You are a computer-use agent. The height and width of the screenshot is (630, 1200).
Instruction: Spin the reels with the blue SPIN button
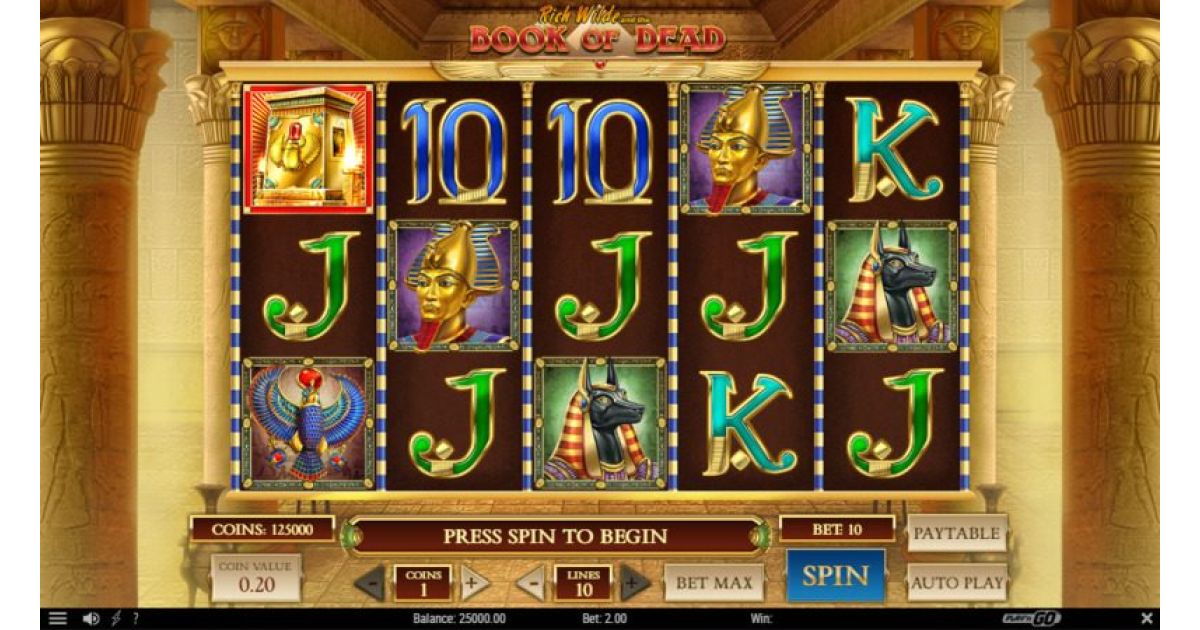point(835,575)
